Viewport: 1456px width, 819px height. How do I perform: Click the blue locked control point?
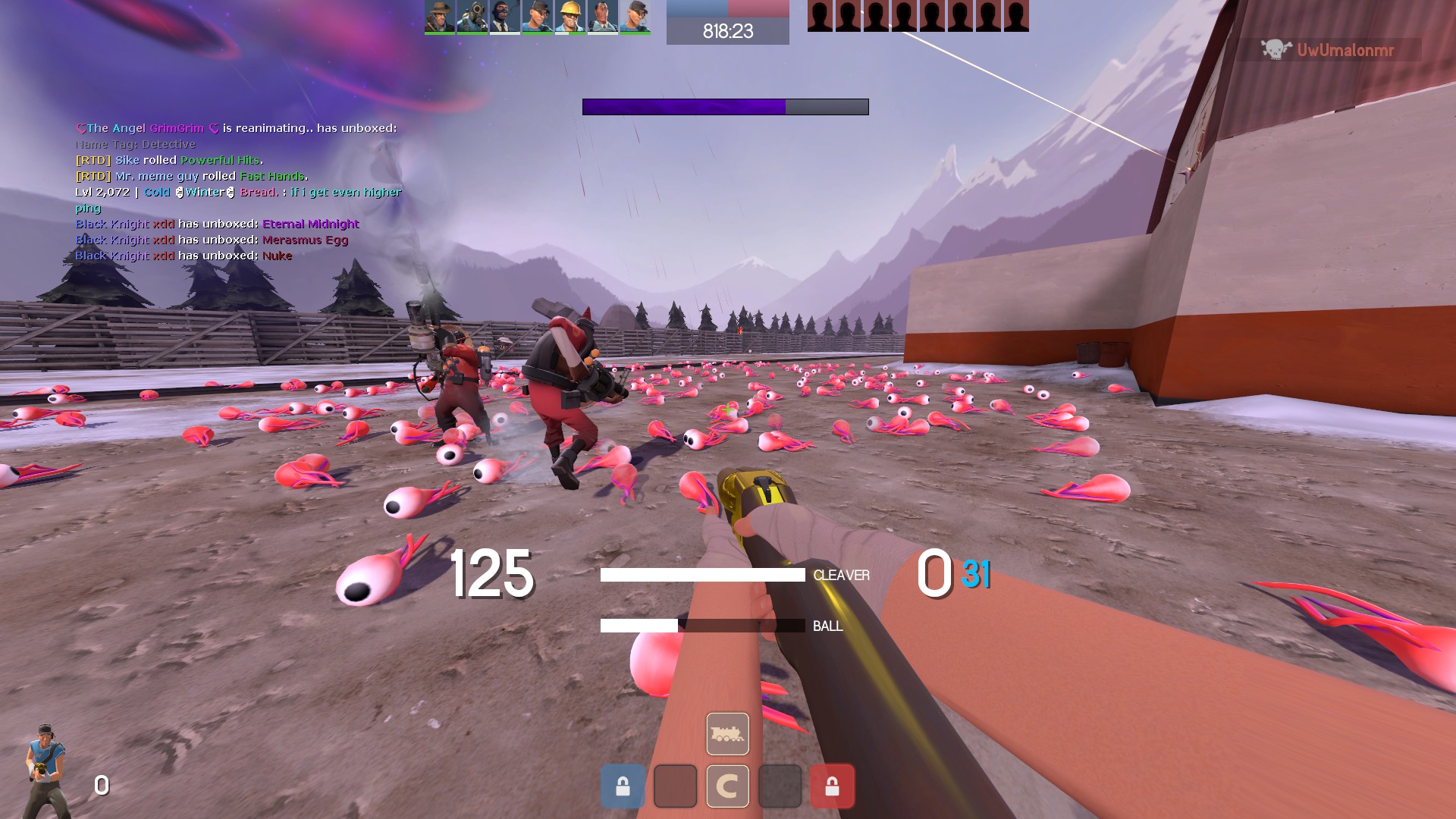click(623, 786)
